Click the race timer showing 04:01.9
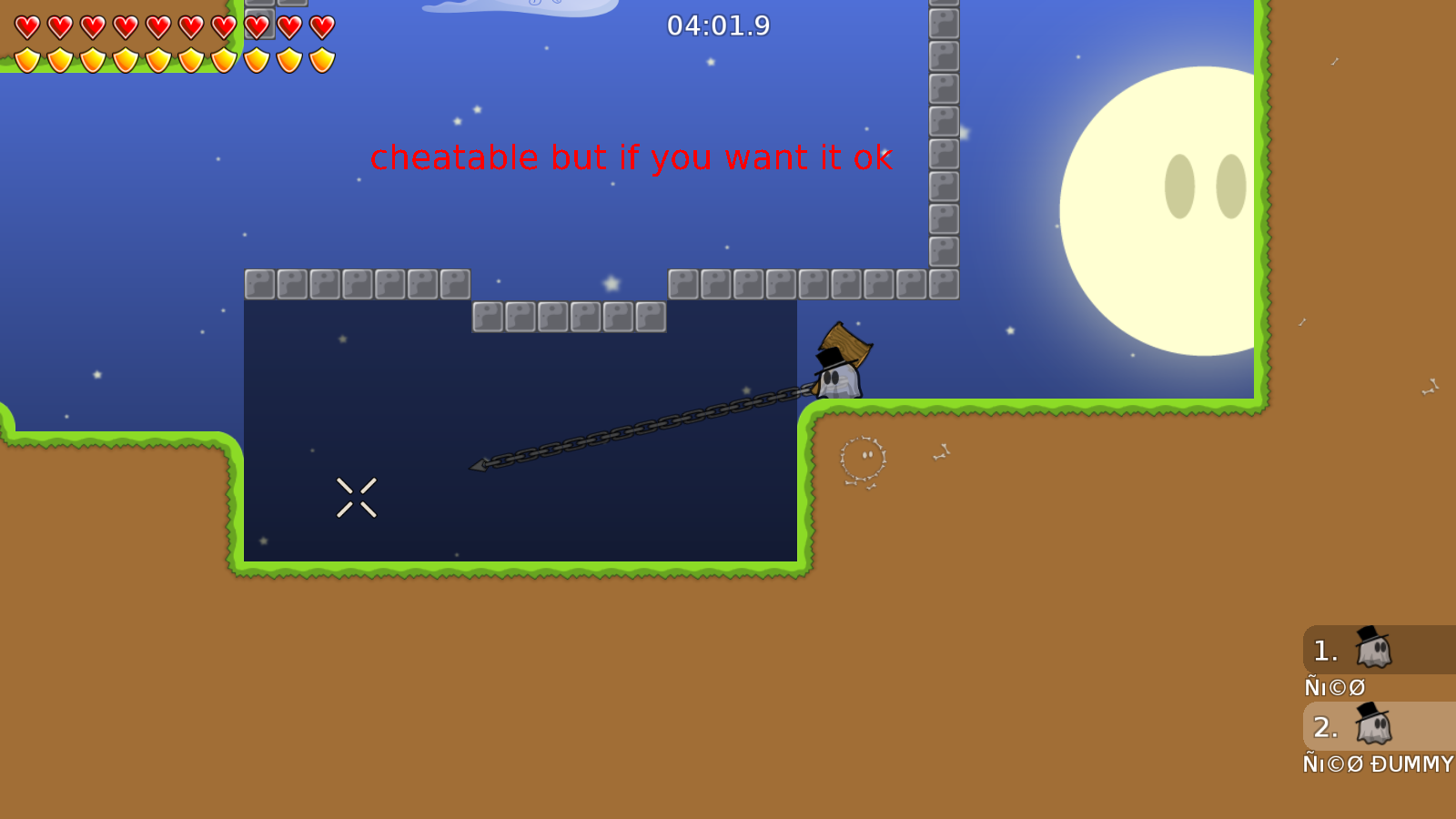The height and width of the screenshot is (819, 1456). 716,26
